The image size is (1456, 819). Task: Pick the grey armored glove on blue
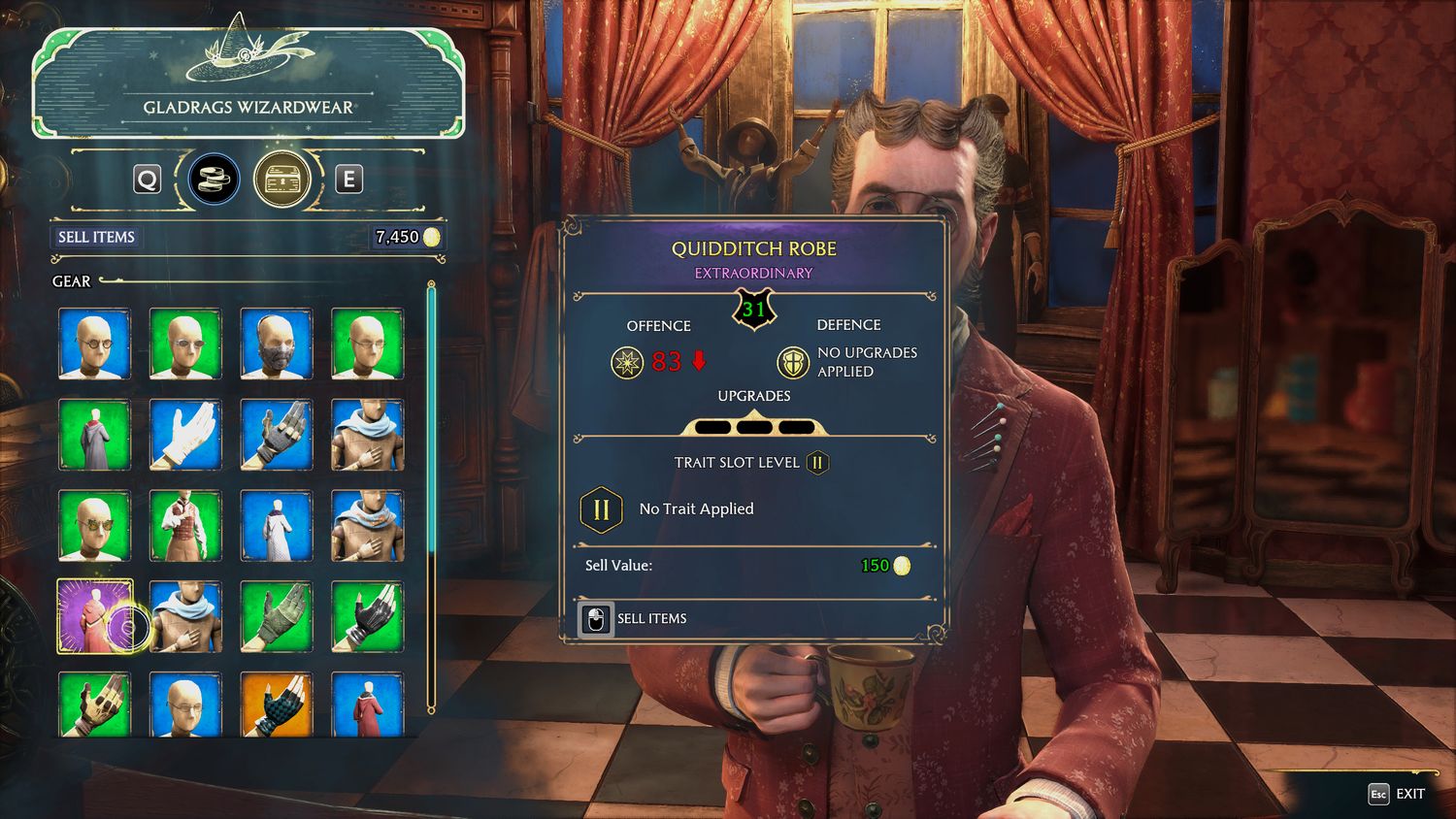(277, 435)
